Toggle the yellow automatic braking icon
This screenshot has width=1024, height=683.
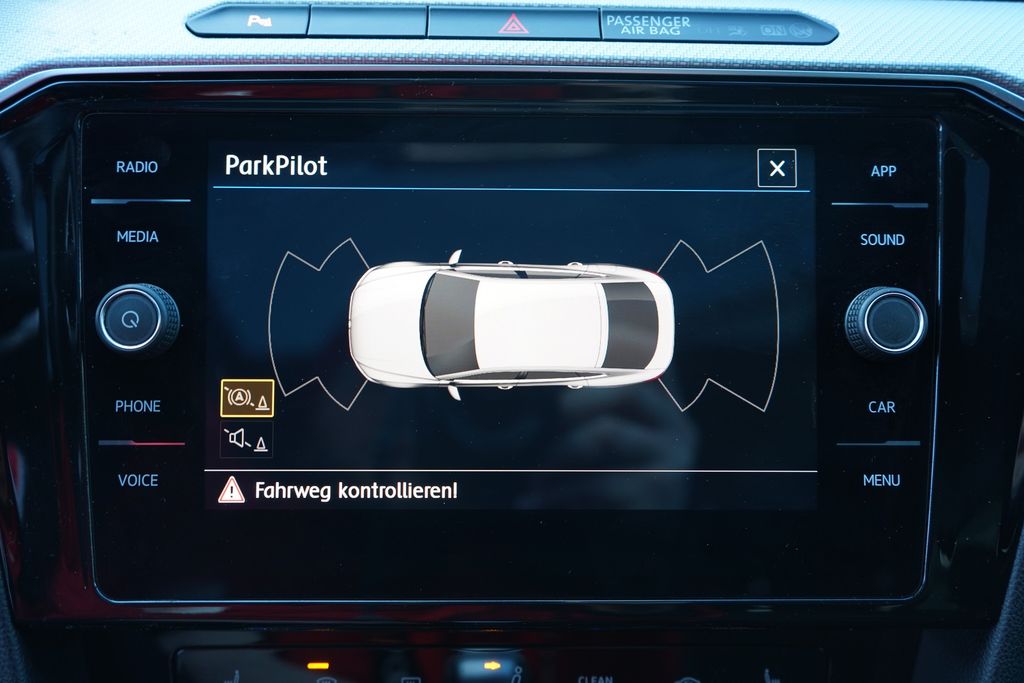(247, 398)
